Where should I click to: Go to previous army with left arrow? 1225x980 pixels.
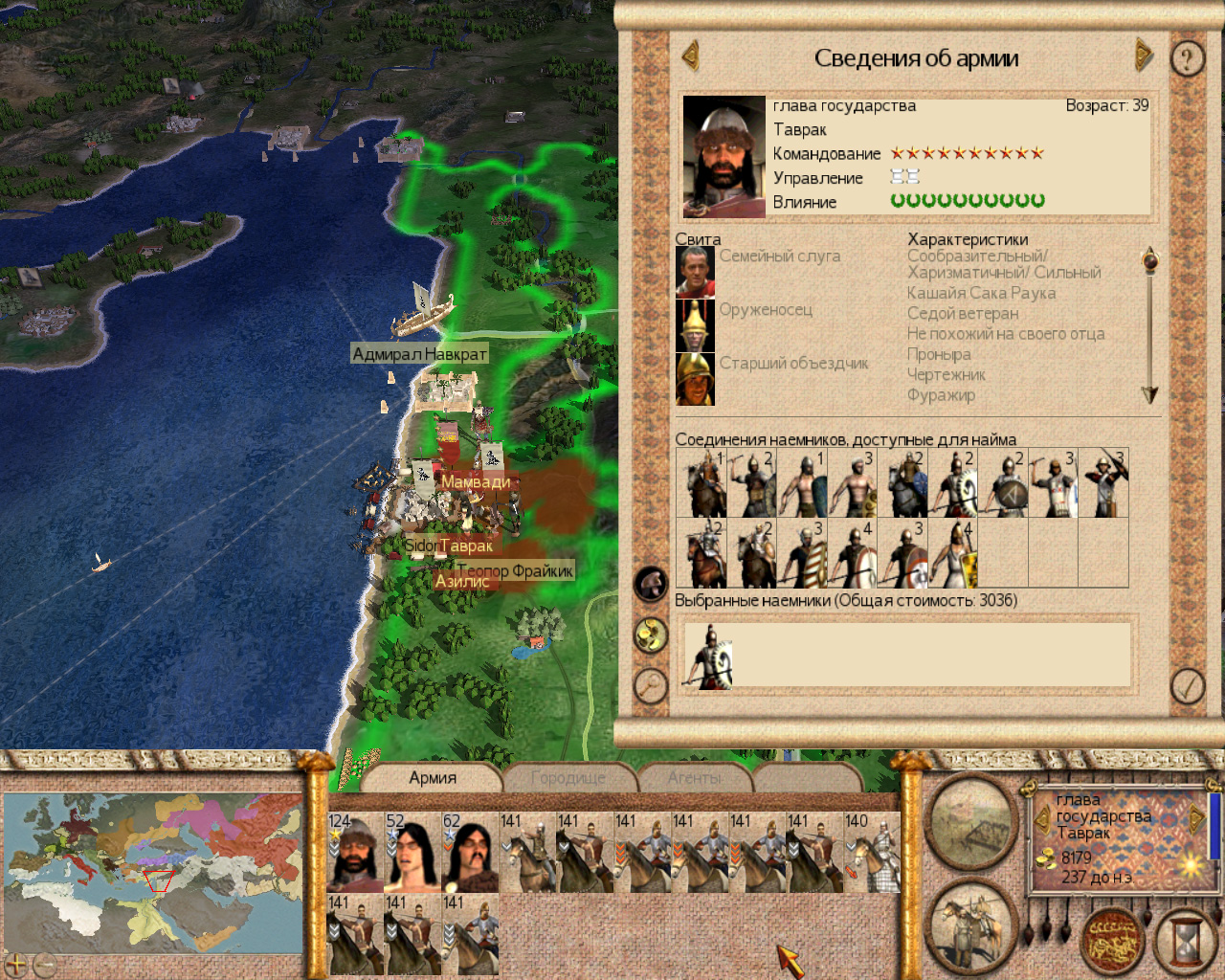[690, 56]
